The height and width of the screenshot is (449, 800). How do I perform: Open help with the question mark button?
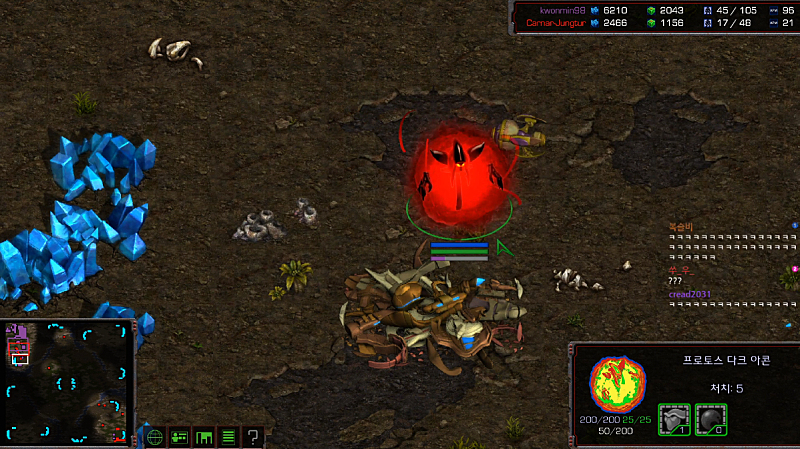pos(253,437)
